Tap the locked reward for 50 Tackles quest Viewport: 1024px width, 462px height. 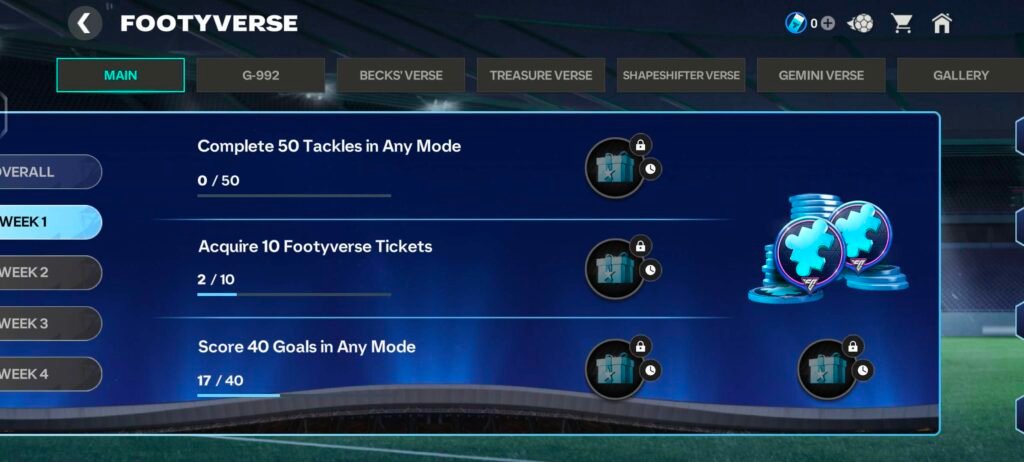coord(615,167)
